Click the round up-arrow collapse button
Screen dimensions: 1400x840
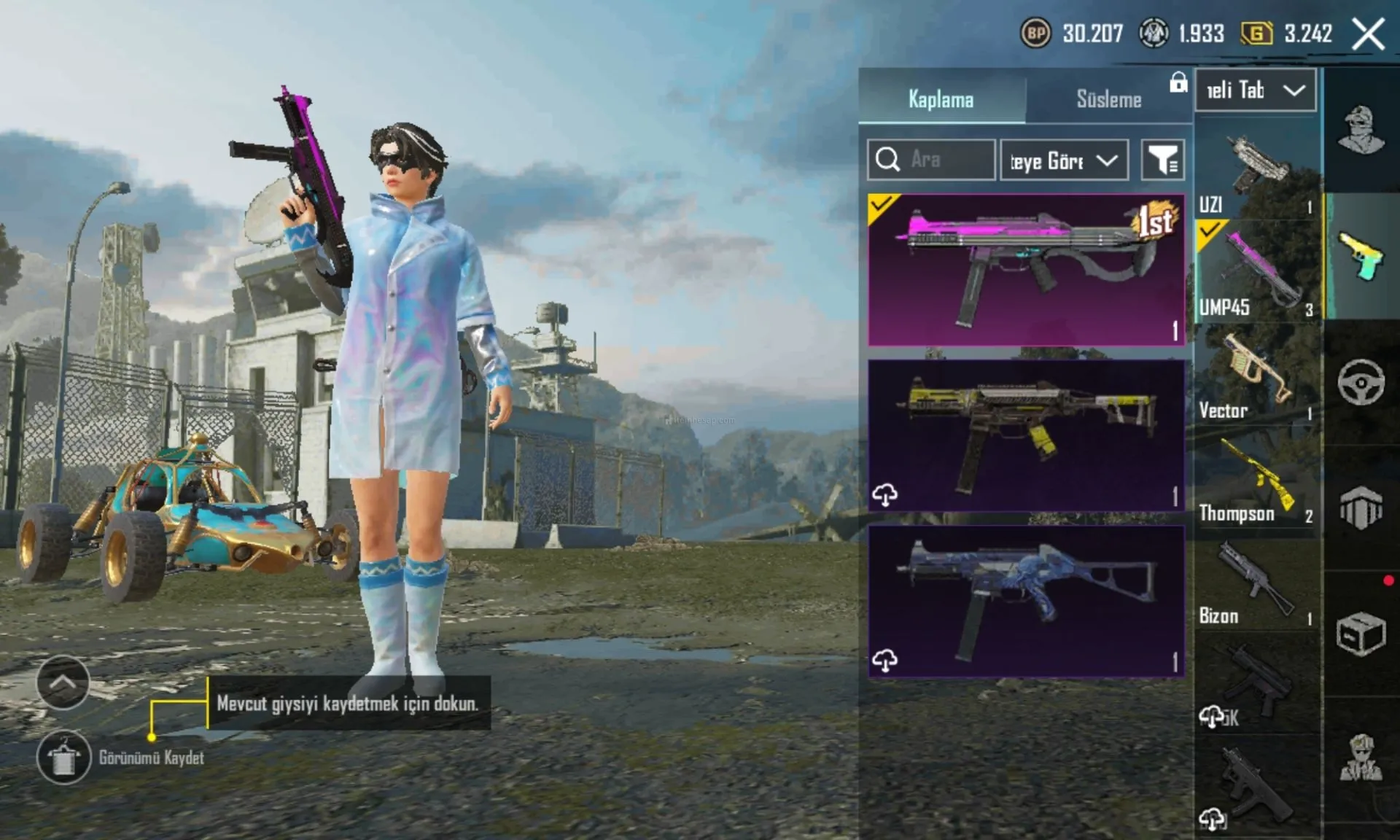(63, 682)
